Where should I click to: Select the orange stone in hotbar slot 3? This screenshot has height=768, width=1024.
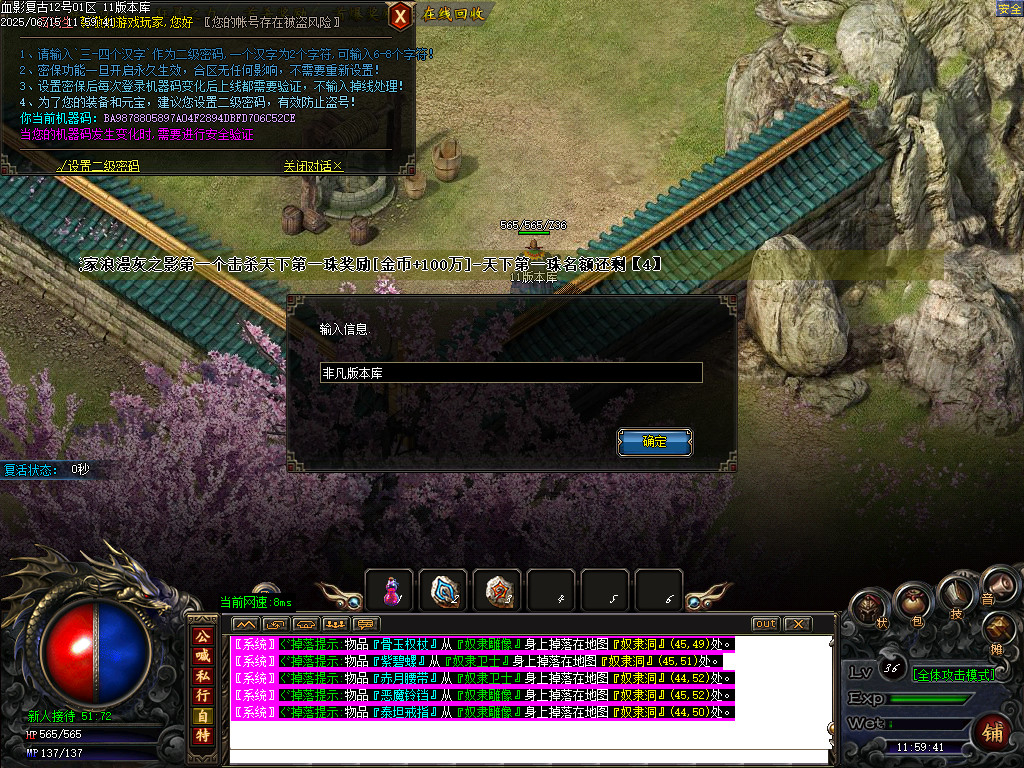[497, 591]
